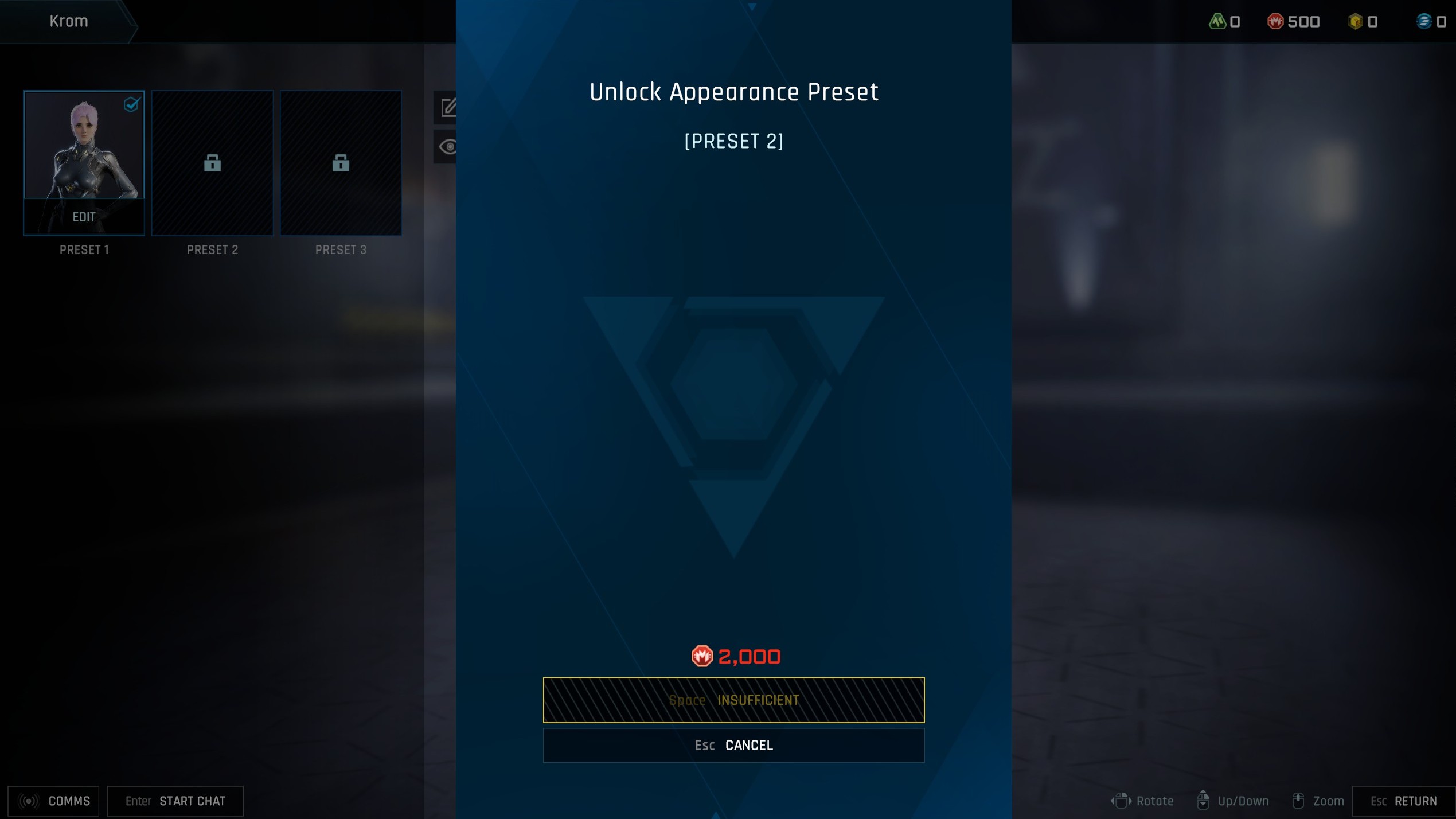1456x819 pixels.
Task: Click the insufficient Space purchase bar
Action: (x=734, y=700)
